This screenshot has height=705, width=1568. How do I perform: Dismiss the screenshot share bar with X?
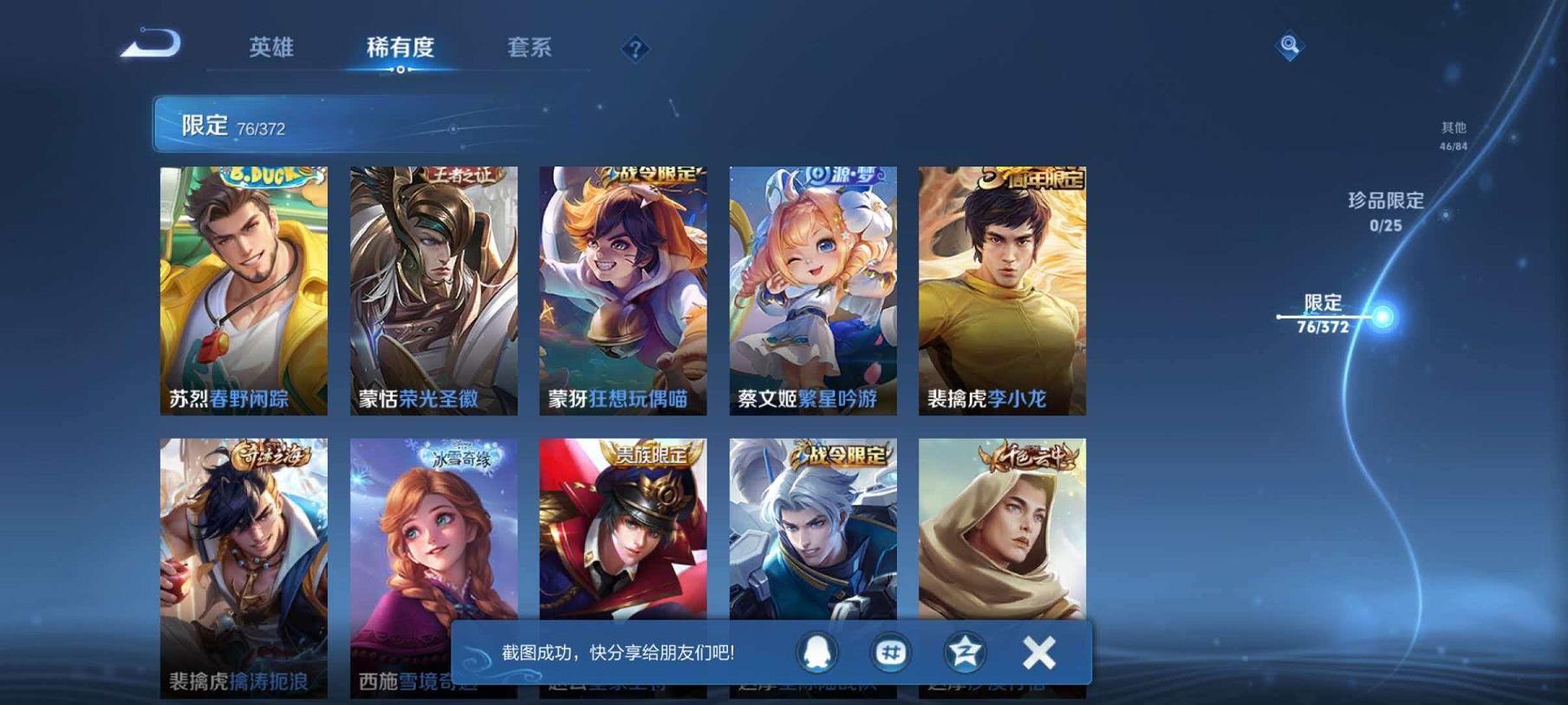(1038, 653)
